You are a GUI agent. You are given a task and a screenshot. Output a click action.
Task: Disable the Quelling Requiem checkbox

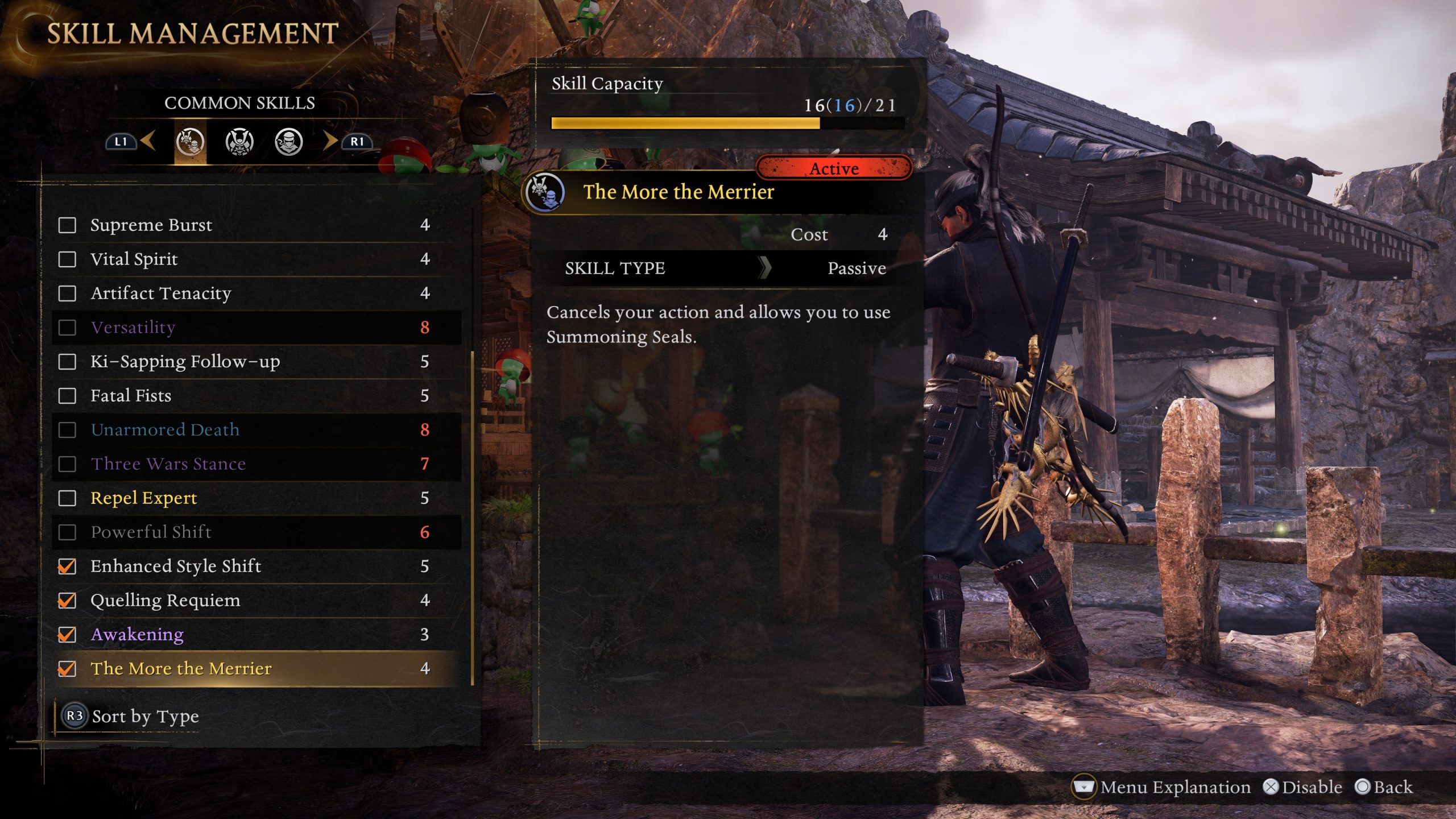[67, 601]
